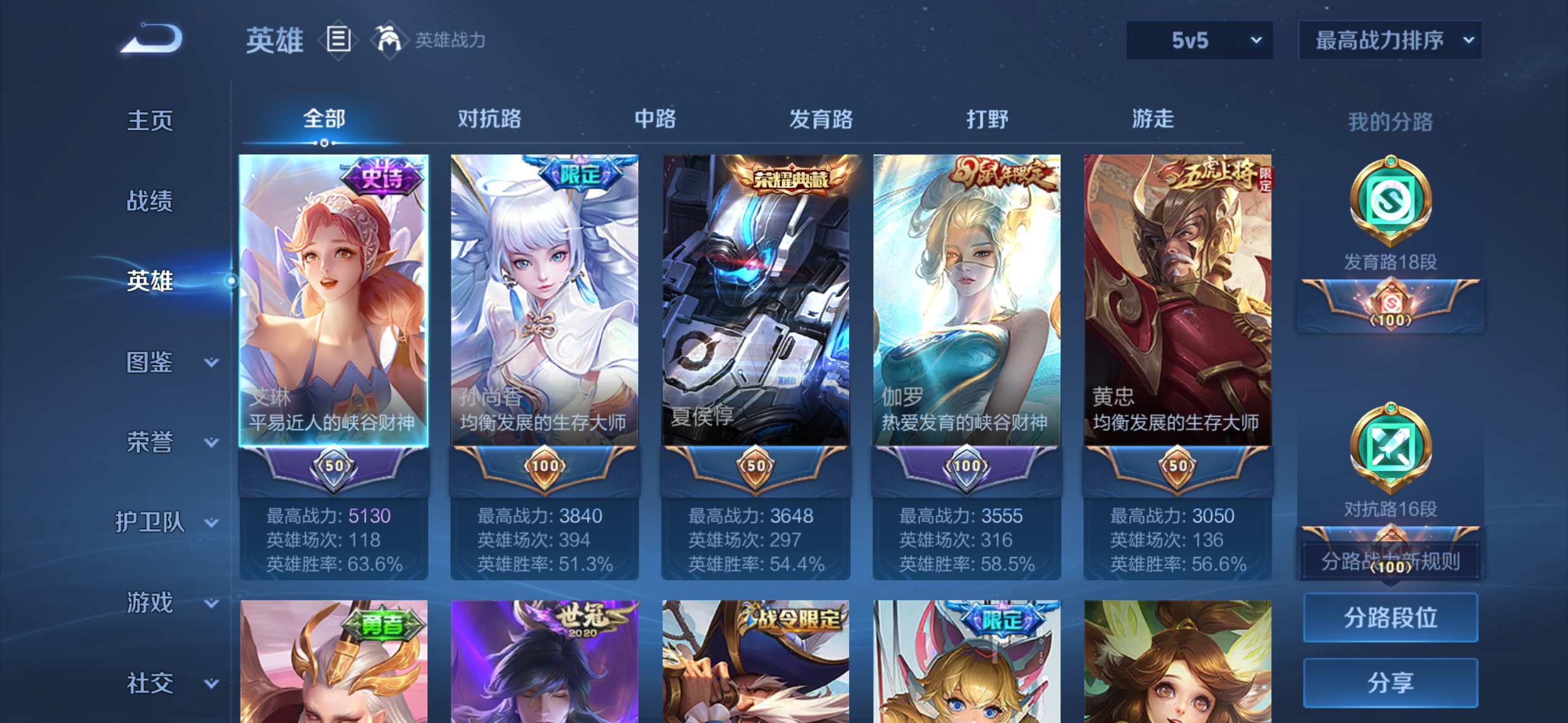Viewport: 1568px width, 723px height.
Task: Select 战绩 in the left sidebar
Action: click(x=149, y=201)
